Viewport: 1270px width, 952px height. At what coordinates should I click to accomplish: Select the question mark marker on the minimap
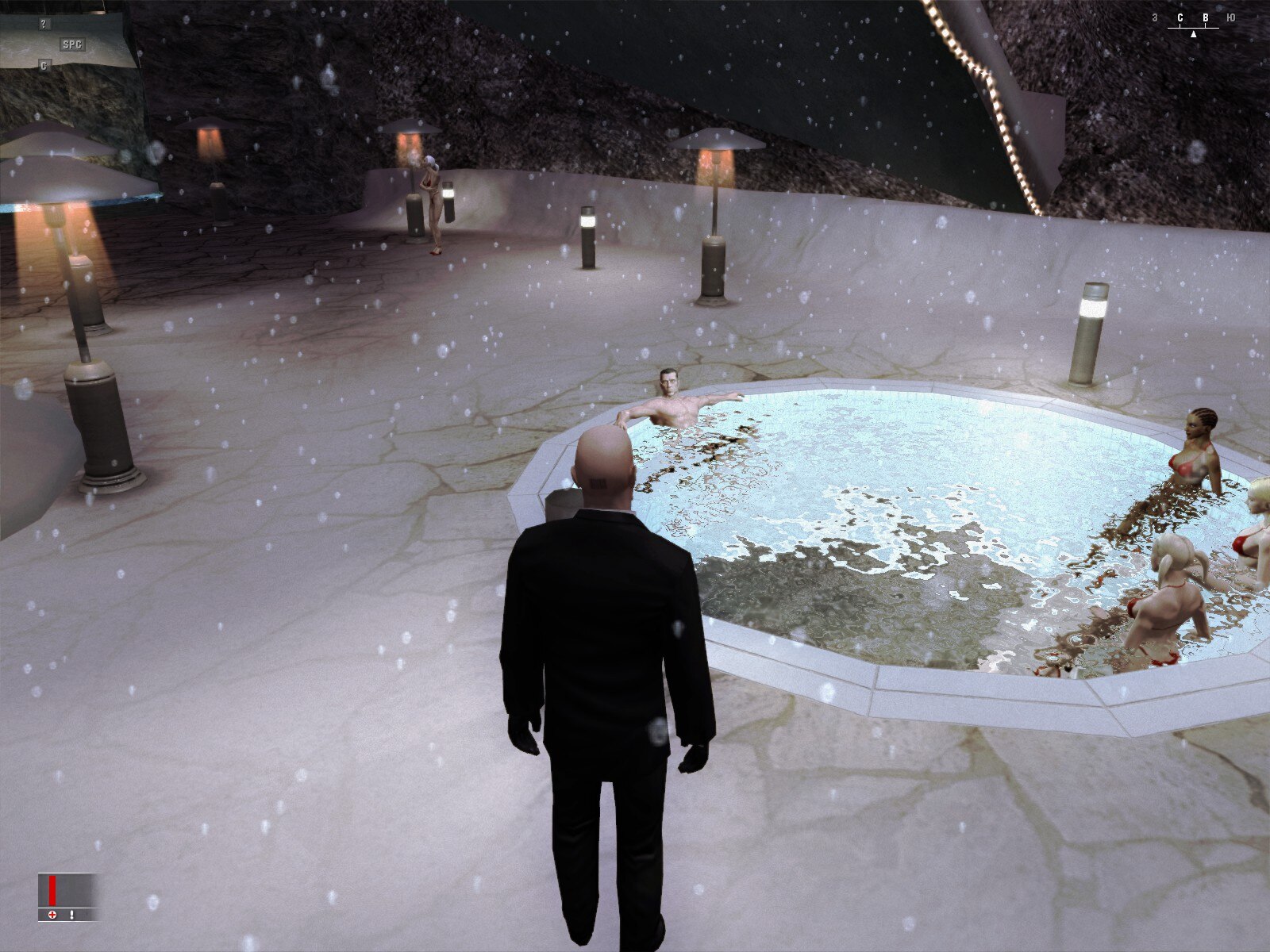coord(44,24)
